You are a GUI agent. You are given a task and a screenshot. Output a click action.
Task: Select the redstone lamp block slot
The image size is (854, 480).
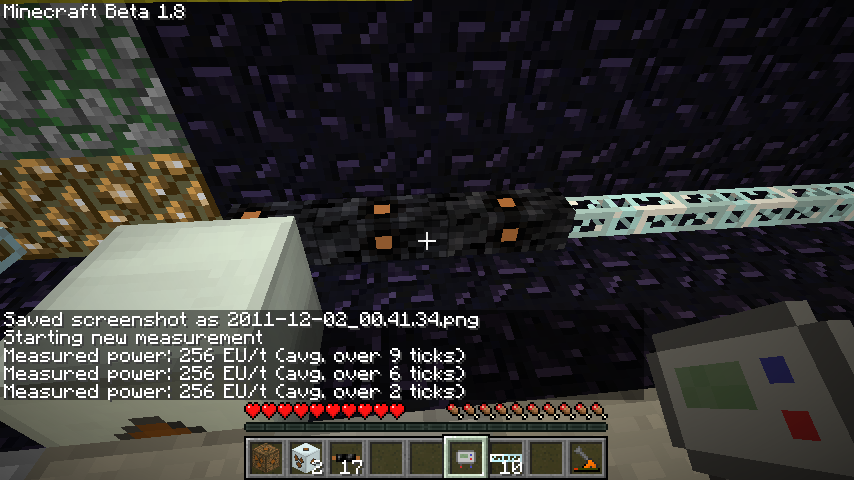click(265, 458)
